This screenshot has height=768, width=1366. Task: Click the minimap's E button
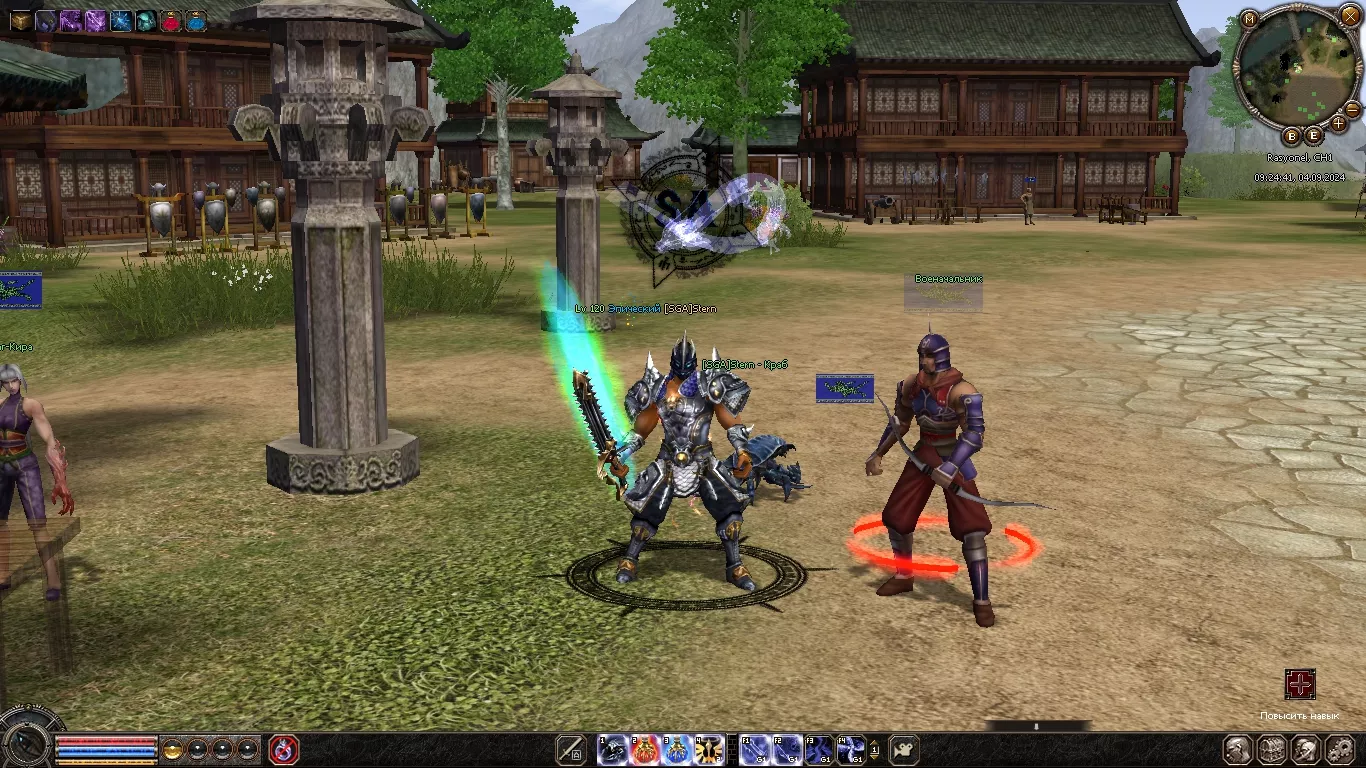[x=1313, y=135]
